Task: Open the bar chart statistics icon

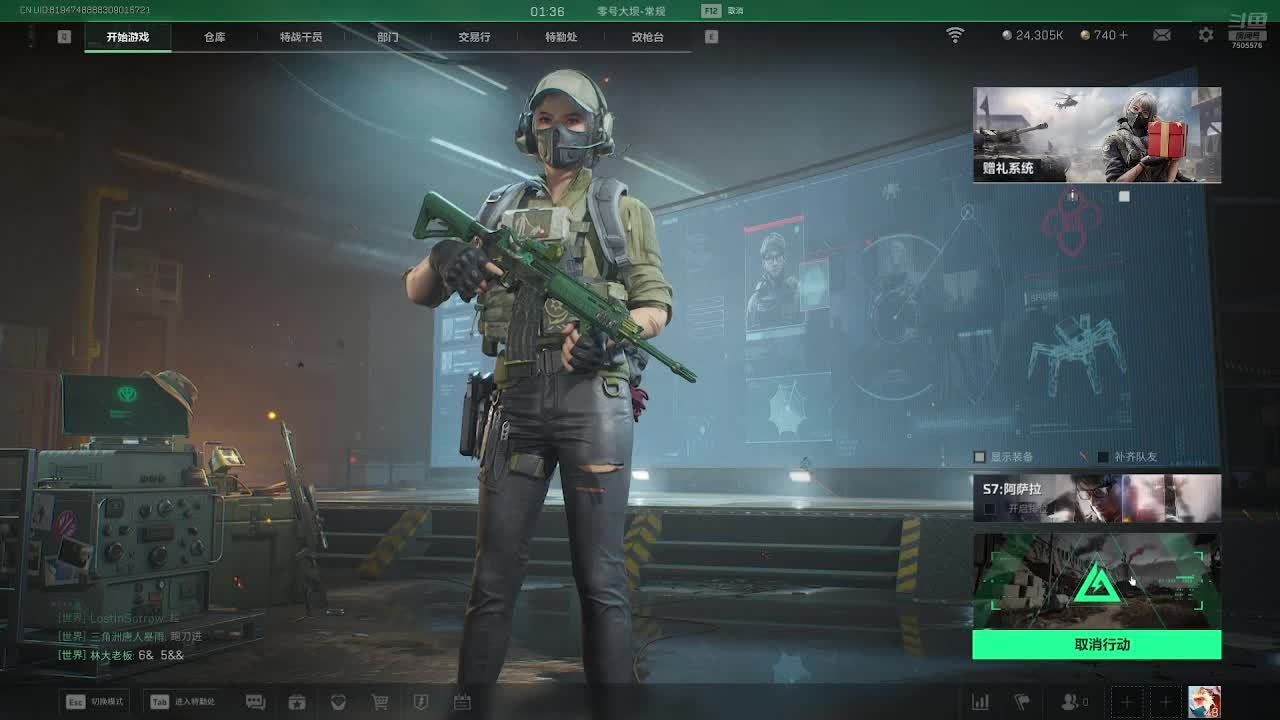Action: pyautogui.click(x=980, y=702)
